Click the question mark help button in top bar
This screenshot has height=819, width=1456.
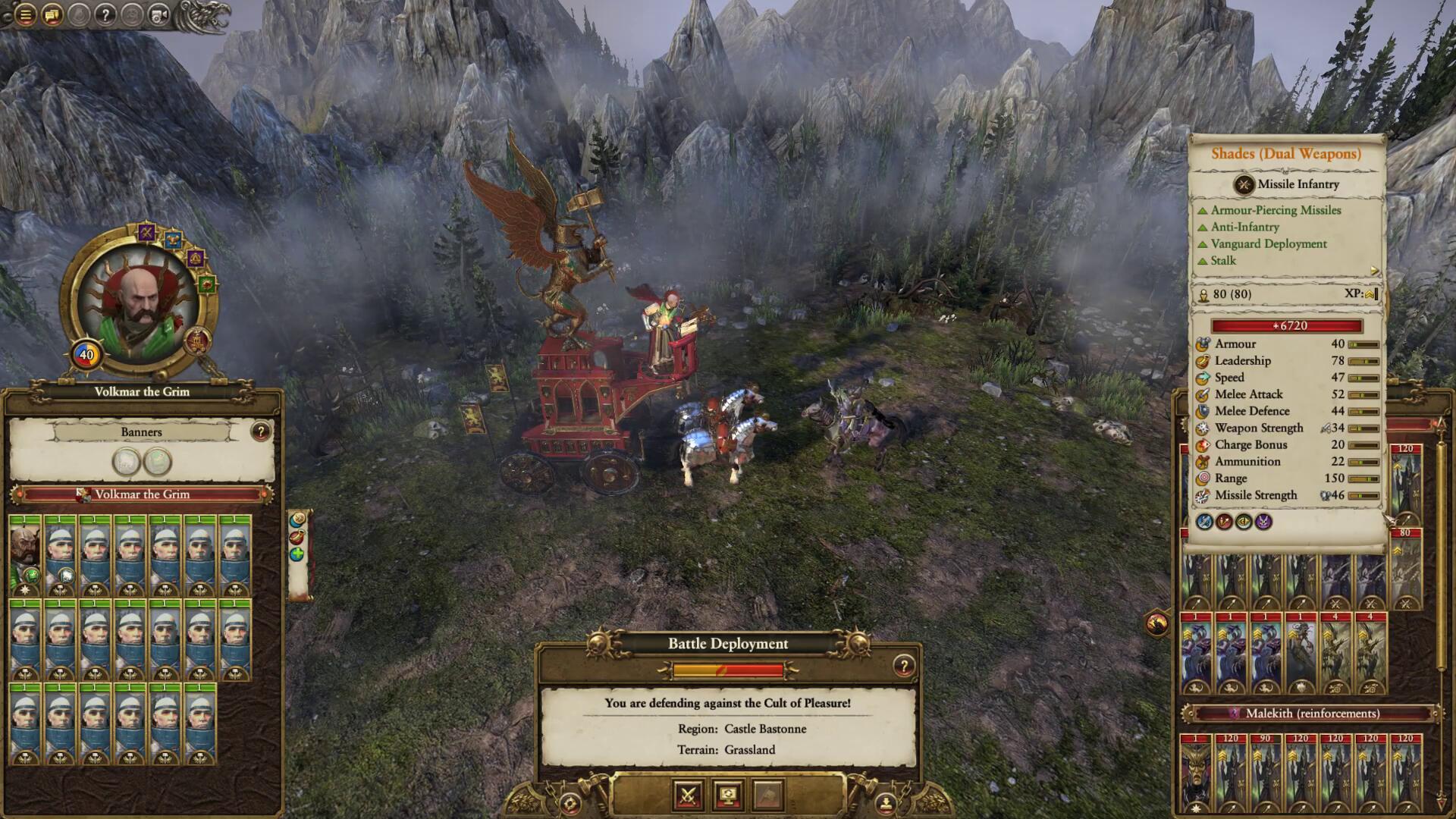[105, 14]
